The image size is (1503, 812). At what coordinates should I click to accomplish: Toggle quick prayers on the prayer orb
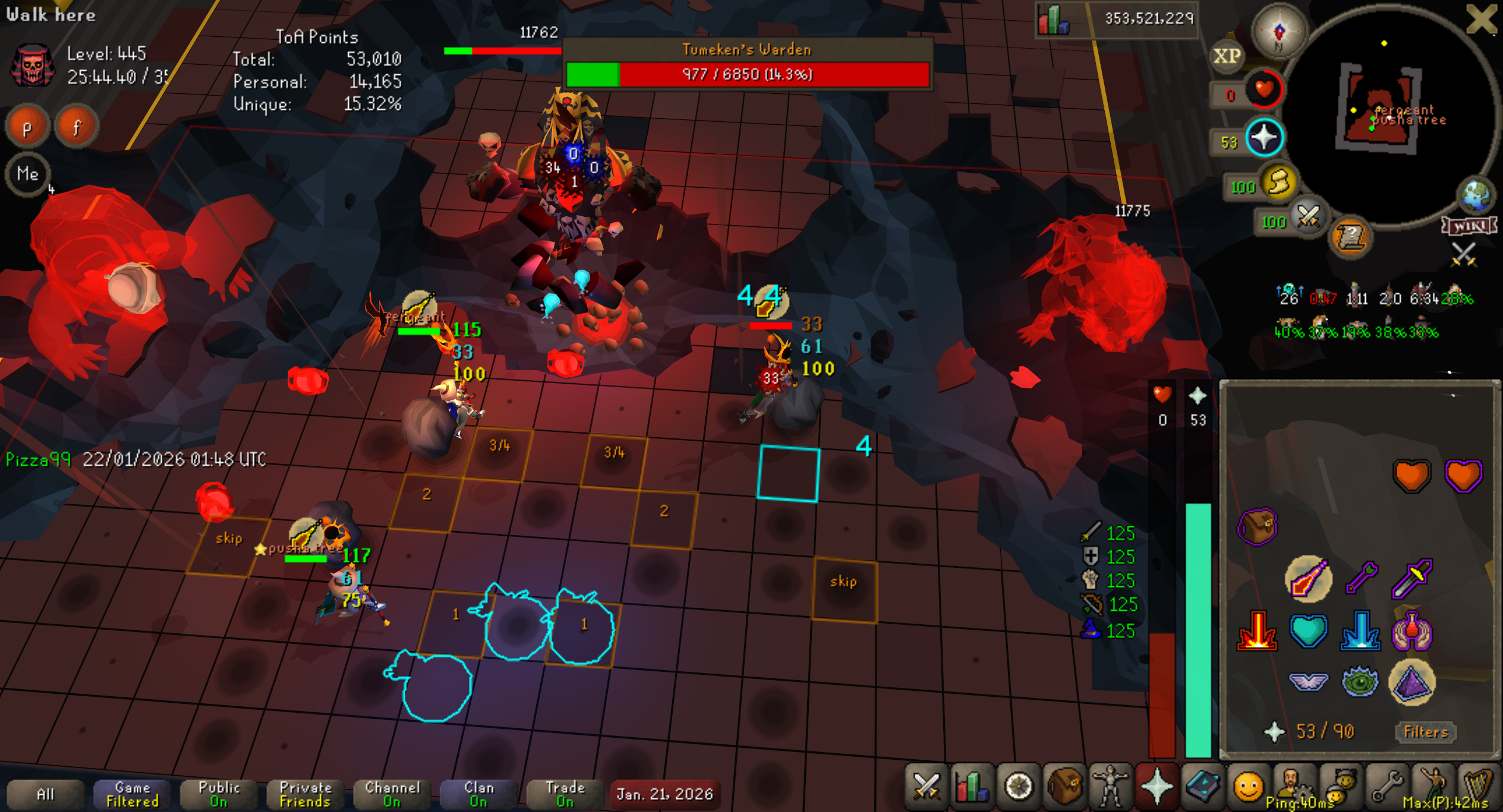(1264, 138)
